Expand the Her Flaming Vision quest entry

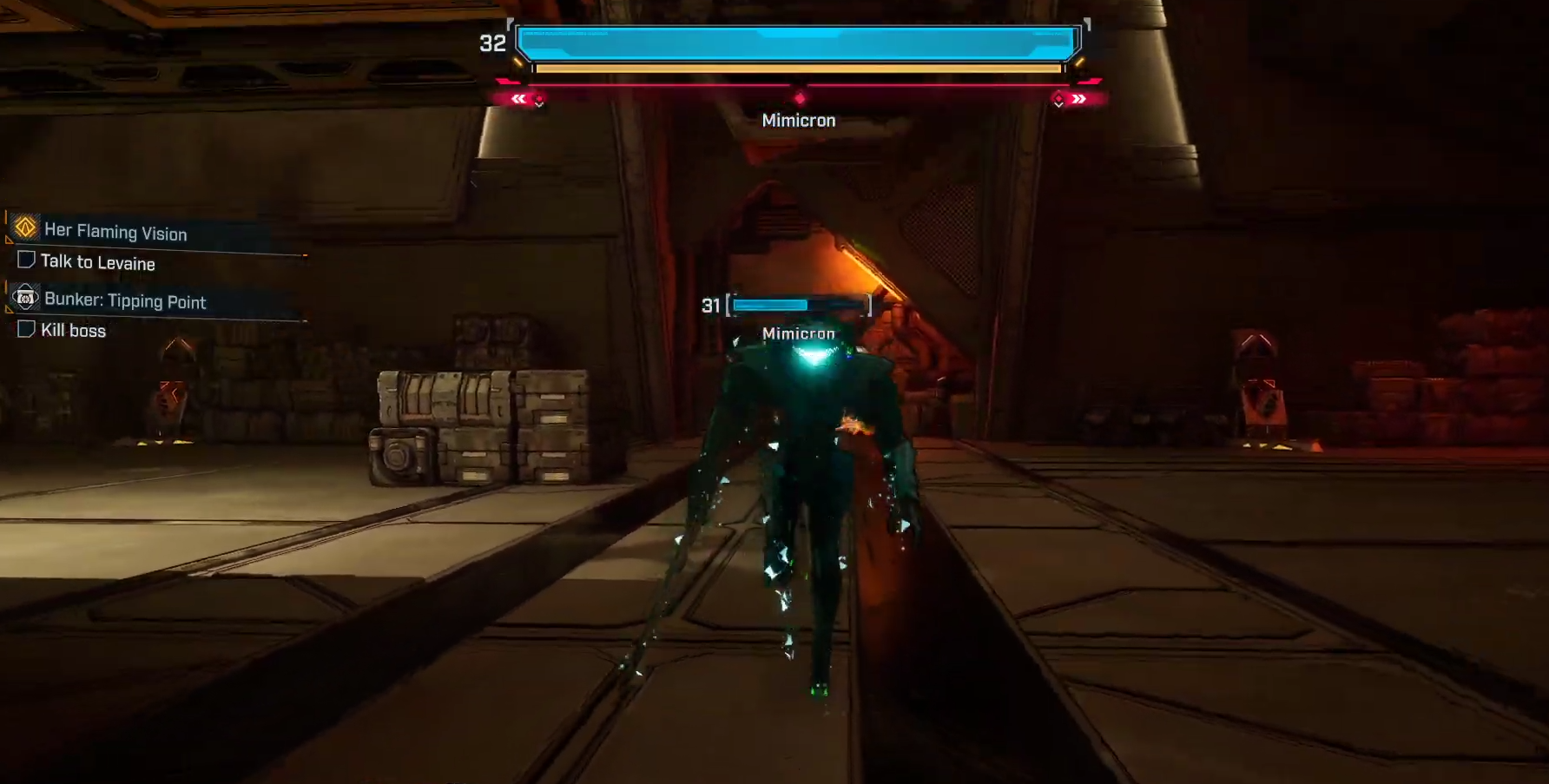pyautogui.click(x=115, y=233)
